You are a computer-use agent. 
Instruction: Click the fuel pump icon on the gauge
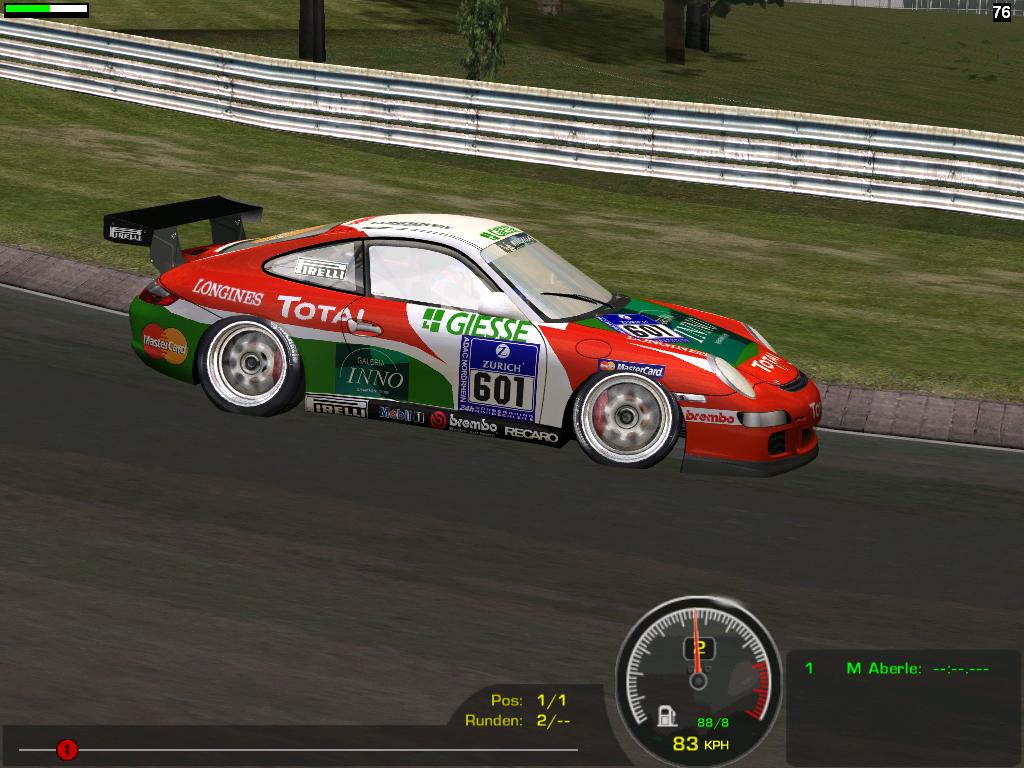(x=664, y=716)
